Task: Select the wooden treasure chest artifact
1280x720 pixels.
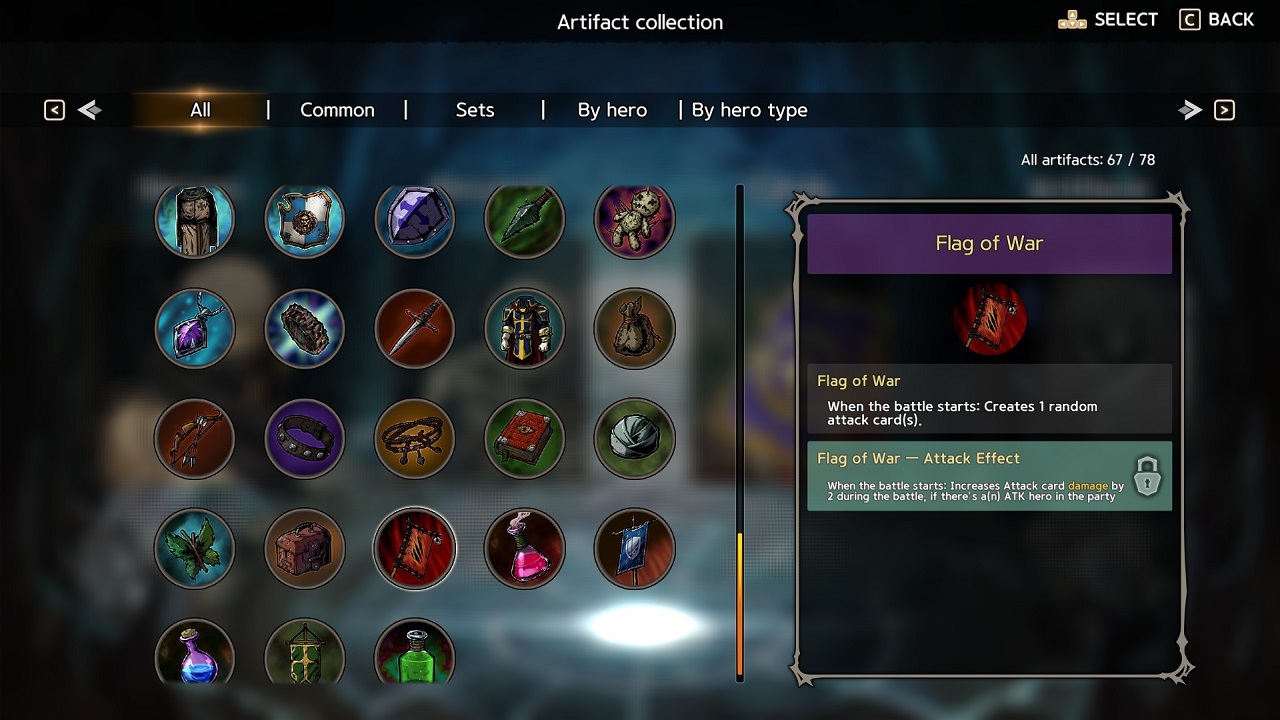Action: click(305, 549)
